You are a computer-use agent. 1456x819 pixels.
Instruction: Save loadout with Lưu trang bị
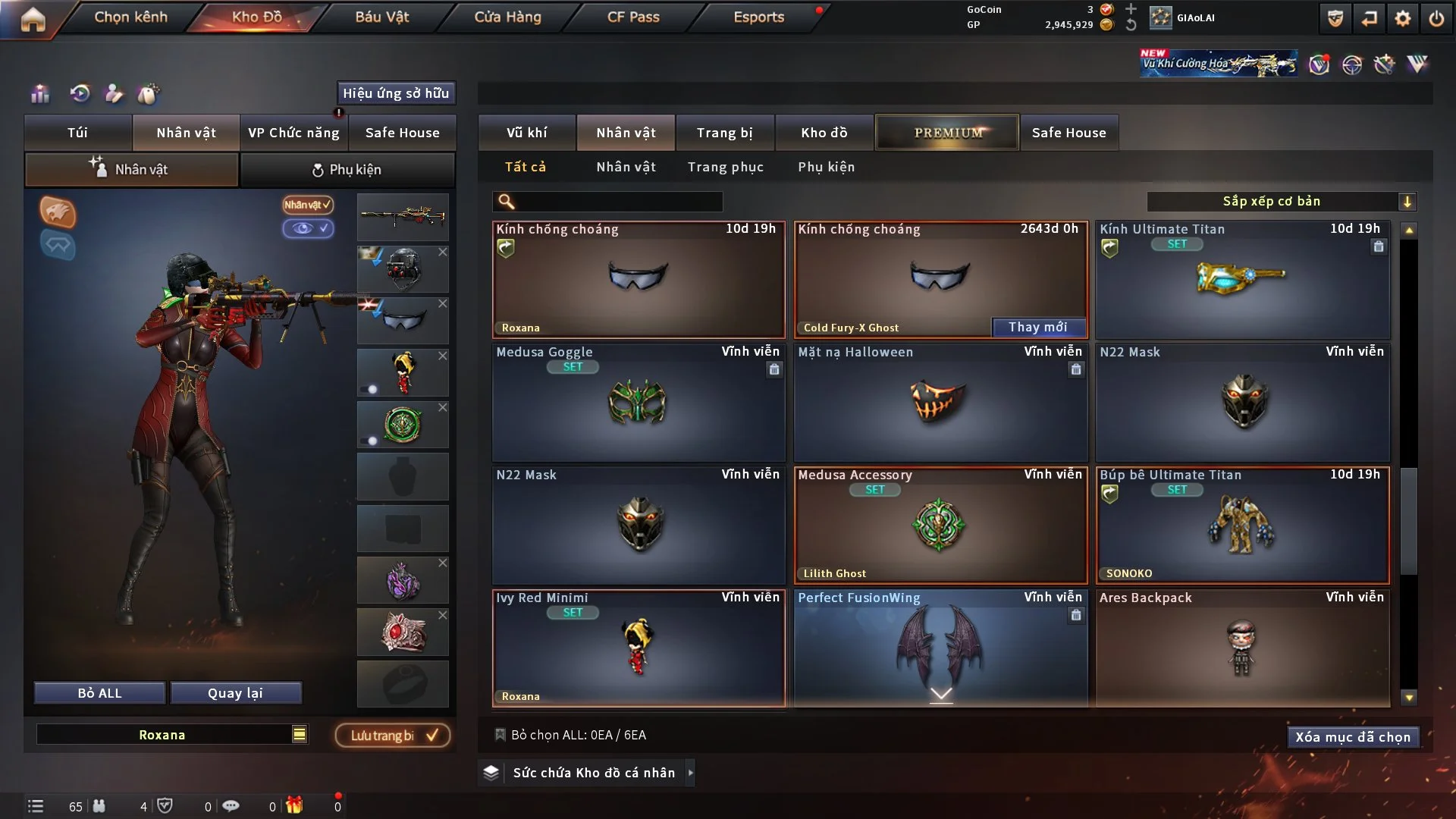[393, 736]
